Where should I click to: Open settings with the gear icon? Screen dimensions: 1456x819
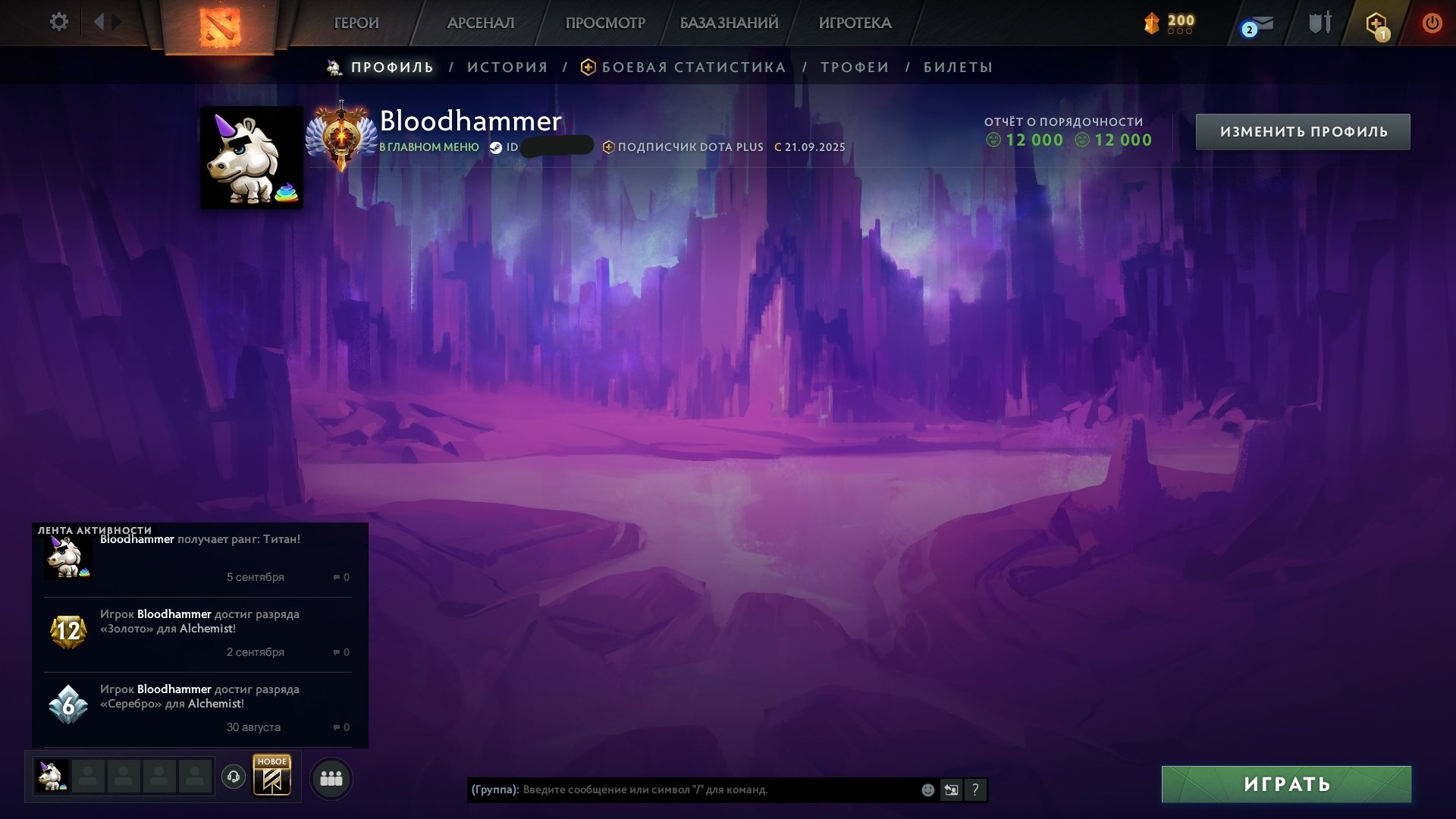point(59,22)
